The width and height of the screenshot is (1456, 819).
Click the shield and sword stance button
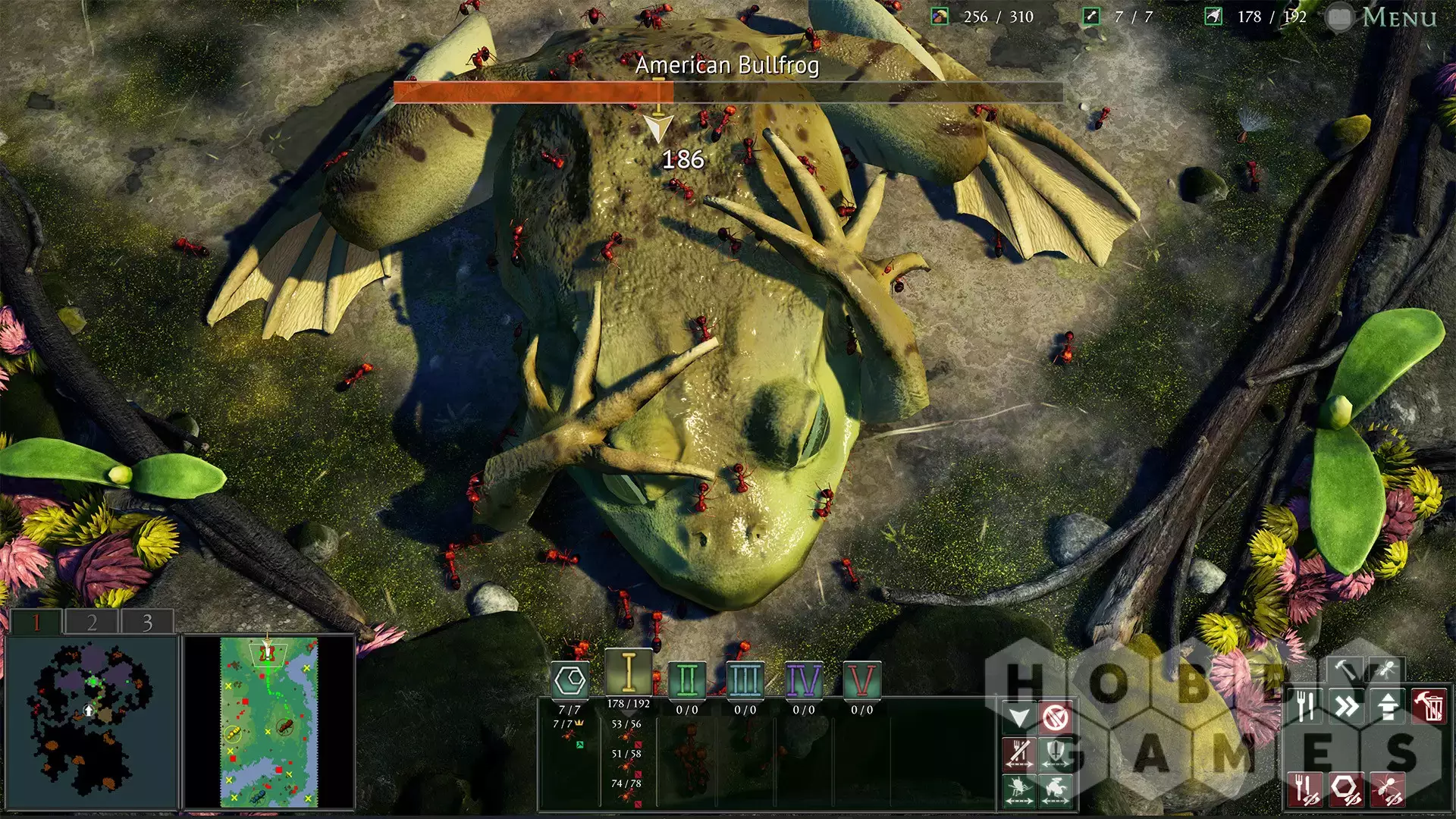(1056, 753)
